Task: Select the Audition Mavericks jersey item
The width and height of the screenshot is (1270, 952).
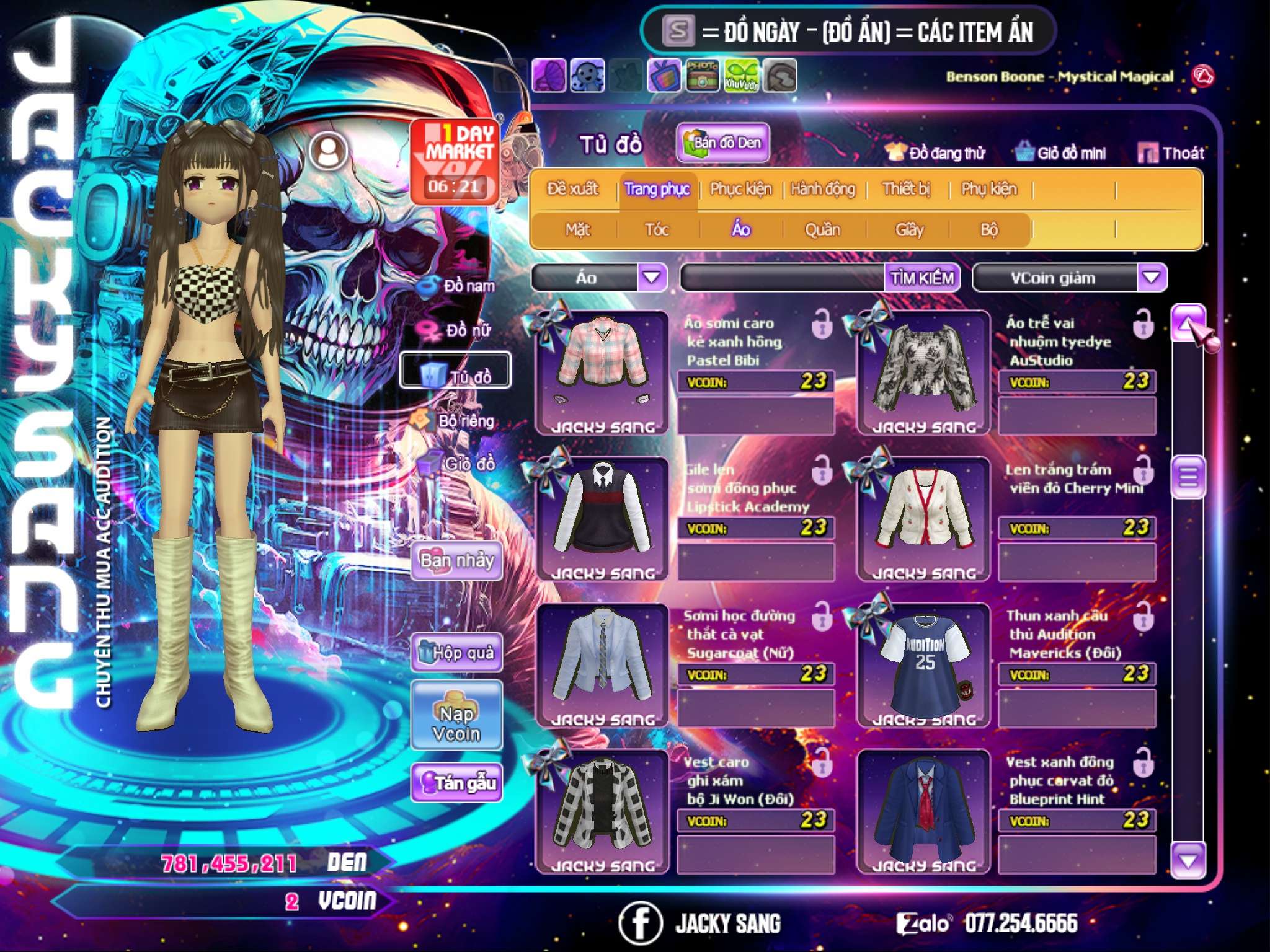Action: 923,665
